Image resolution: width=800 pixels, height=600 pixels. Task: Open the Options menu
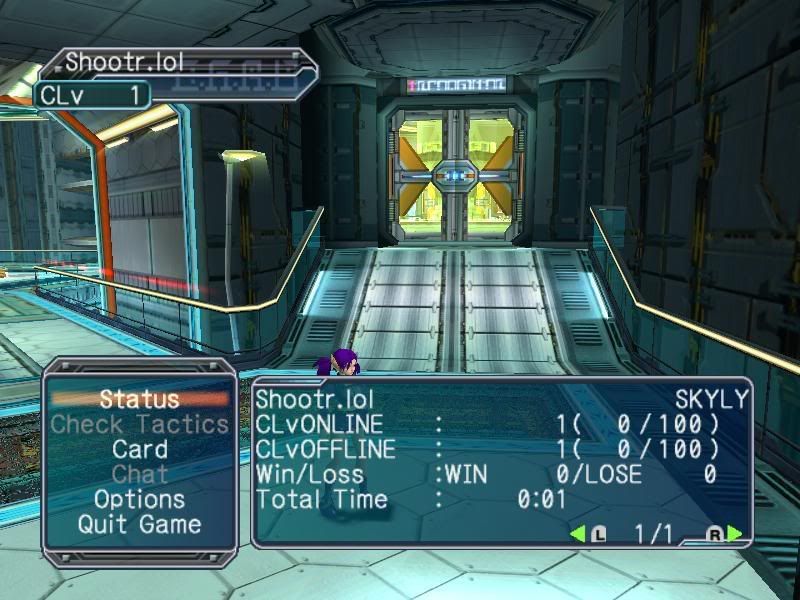pos(139,499)
